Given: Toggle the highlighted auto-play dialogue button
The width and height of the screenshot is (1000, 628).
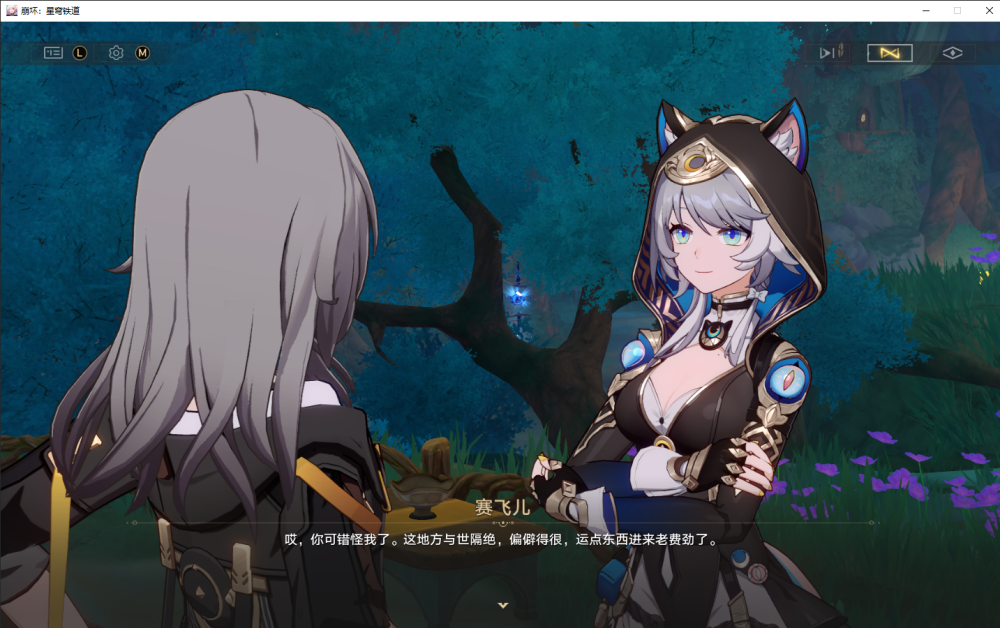Looking at the screenshot, I should (x=889, y=53).
